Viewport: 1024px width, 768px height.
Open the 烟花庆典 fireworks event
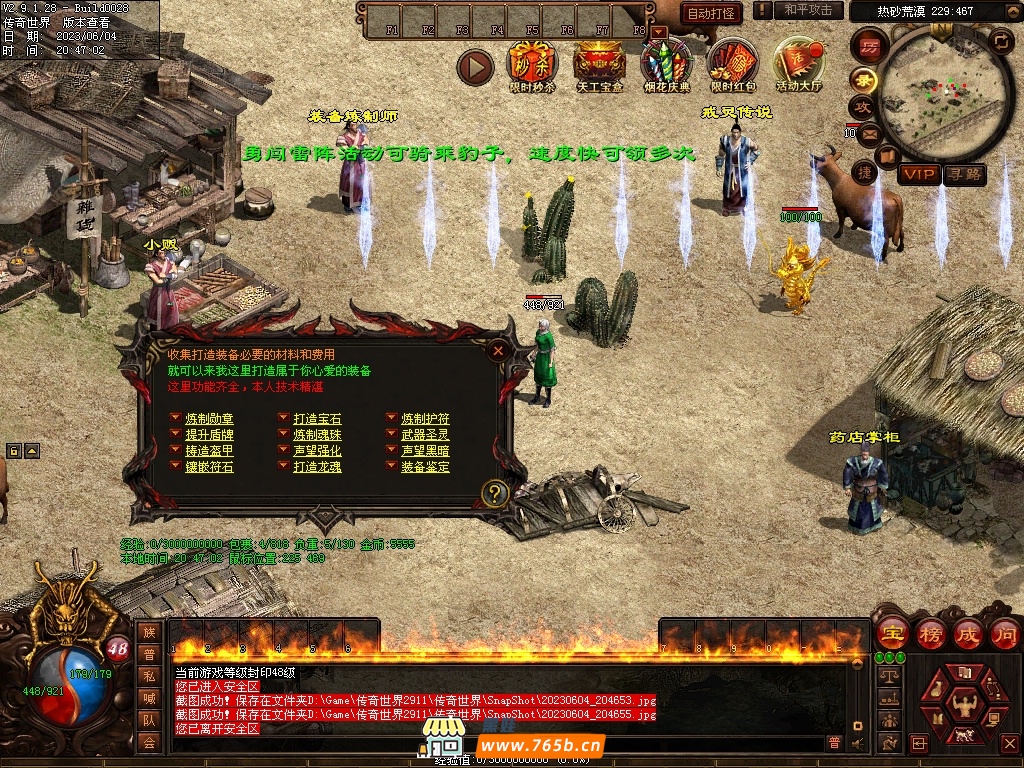665,63
